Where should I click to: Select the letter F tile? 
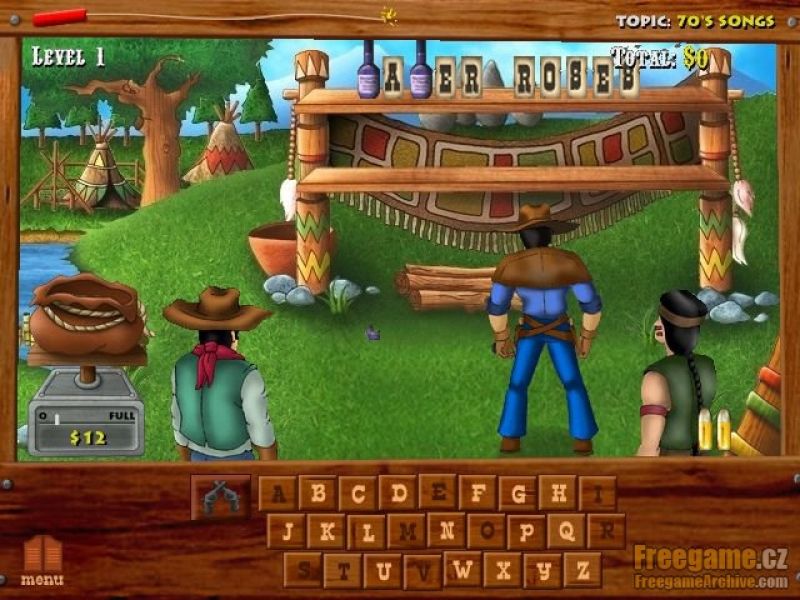coord(478,492)
